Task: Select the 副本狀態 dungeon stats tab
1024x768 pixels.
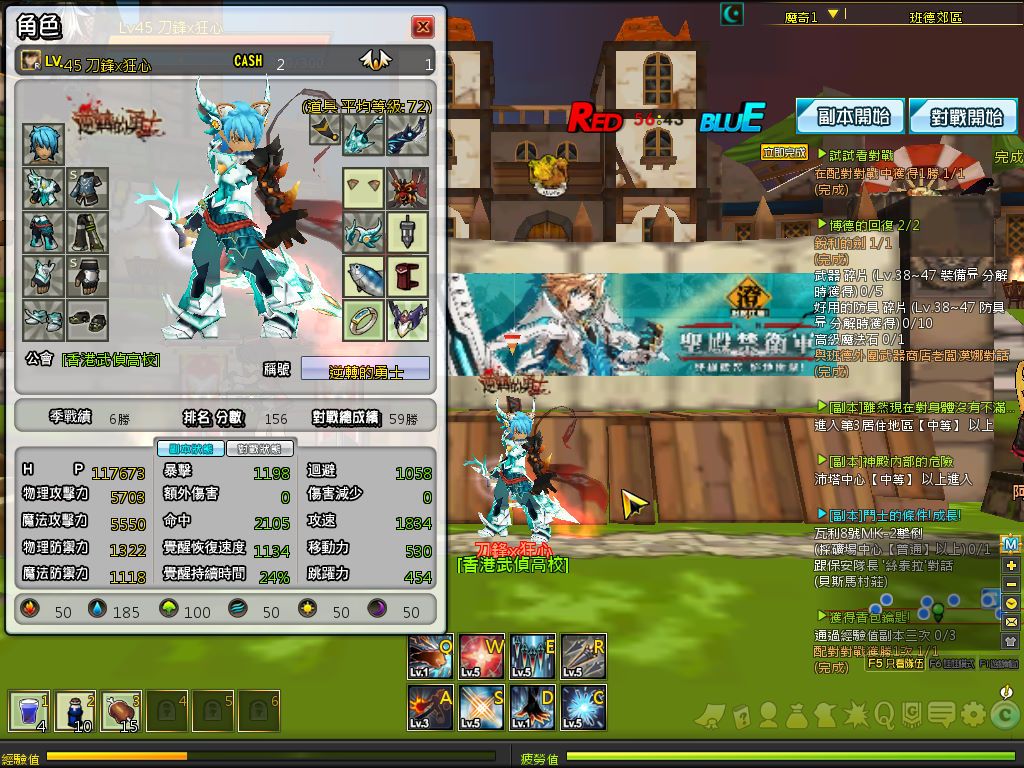Action: click(190, 449)
